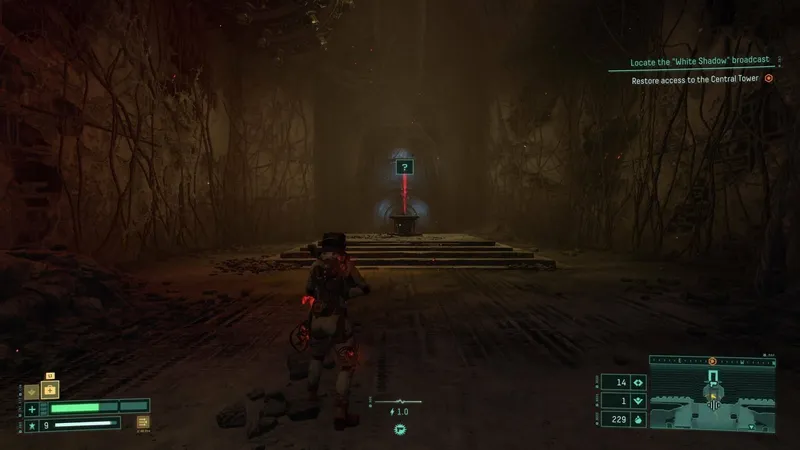
Task: Select the "White Shadow" broadcast objective
Action: click(699, 62)
